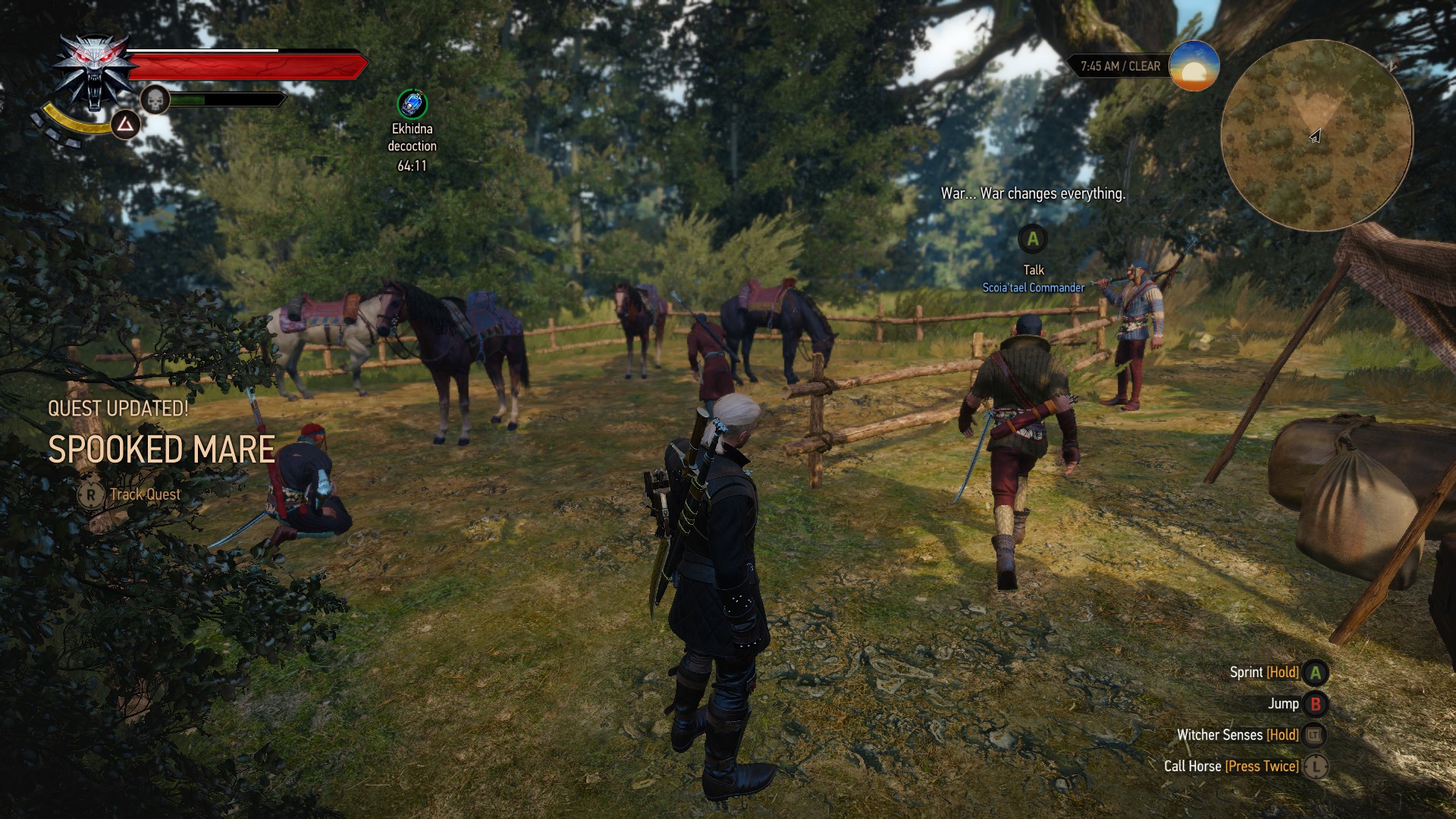Select the Ekhidna decoction buff icon
Image resolution: width=1456 pixels, height=819 pixels.
coord(412,105)
